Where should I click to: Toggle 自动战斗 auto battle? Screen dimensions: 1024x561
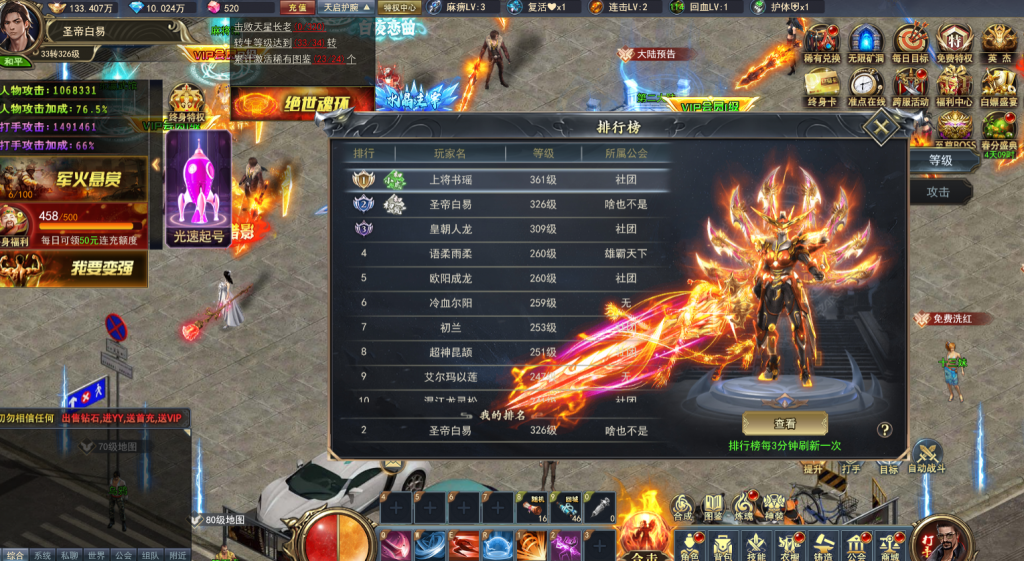point(927,458)
